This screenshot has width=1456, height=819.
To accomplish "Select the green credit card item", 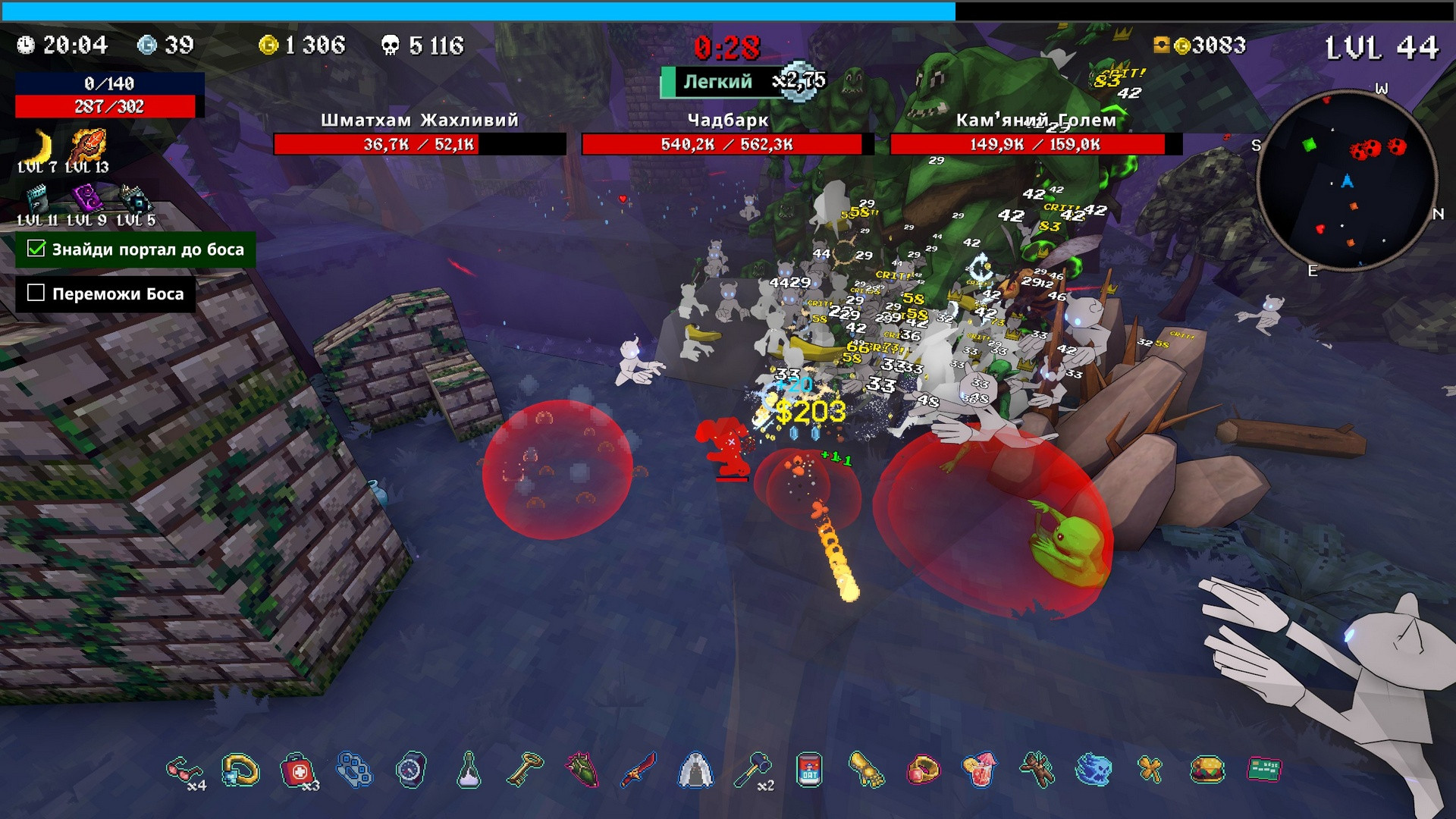I will (1264, 770).
